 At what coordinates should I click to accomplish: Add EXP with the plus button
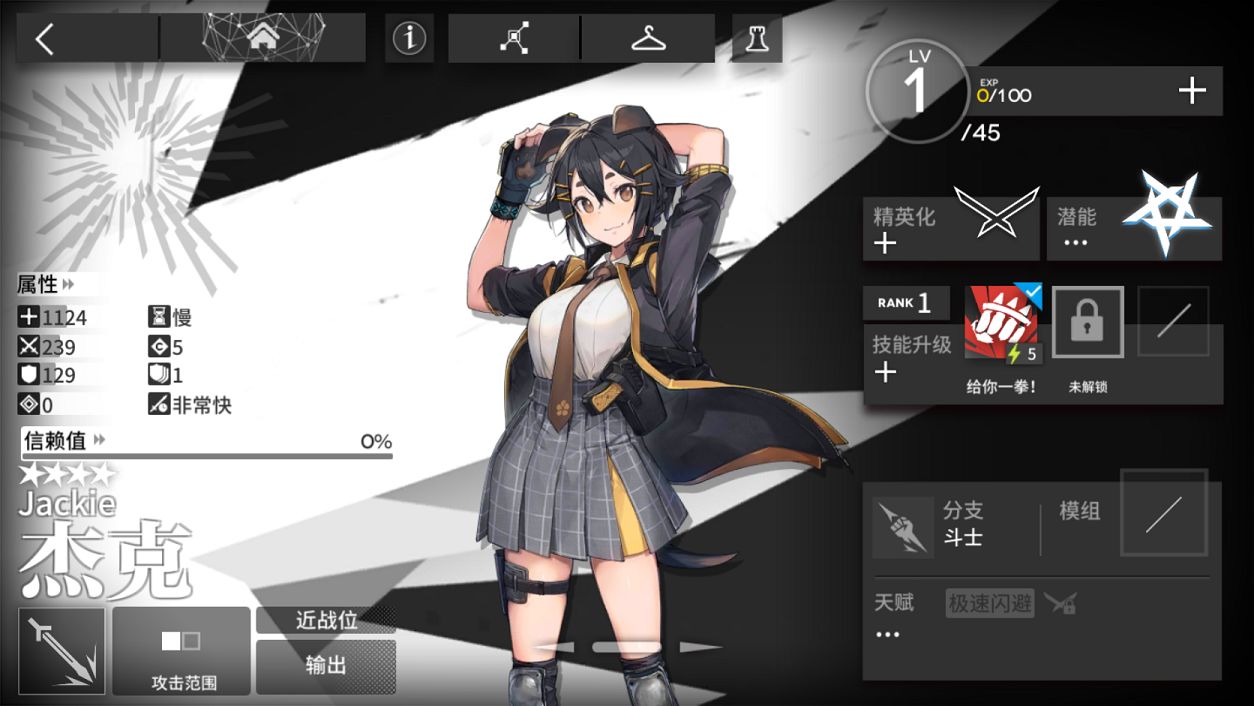[x=1192, y=92]
